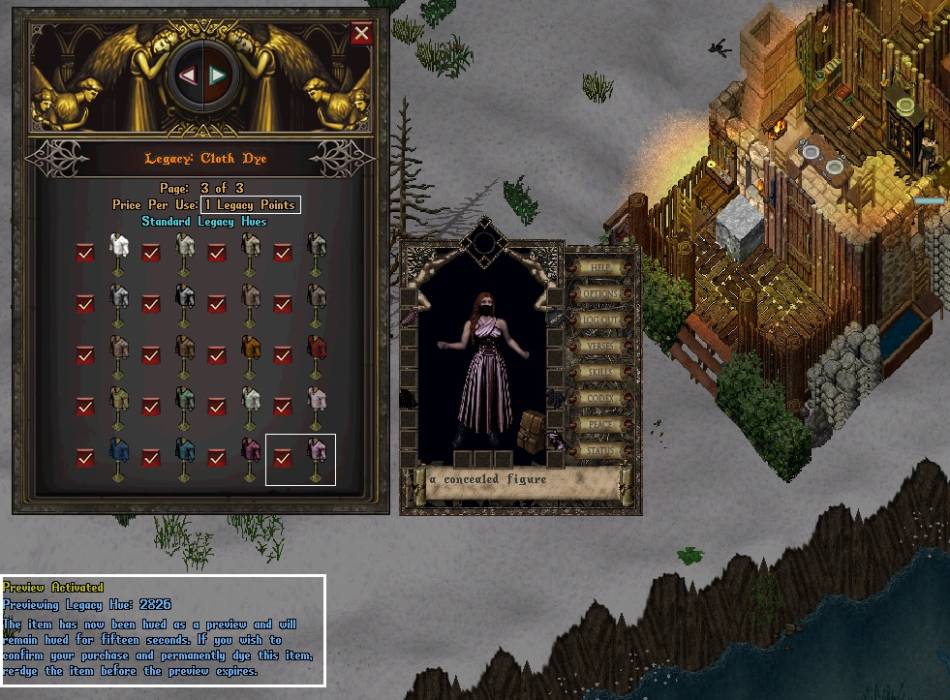The height and width of the screenshot is (700, 950).
Task: Show character Status window
Action: 601,450
